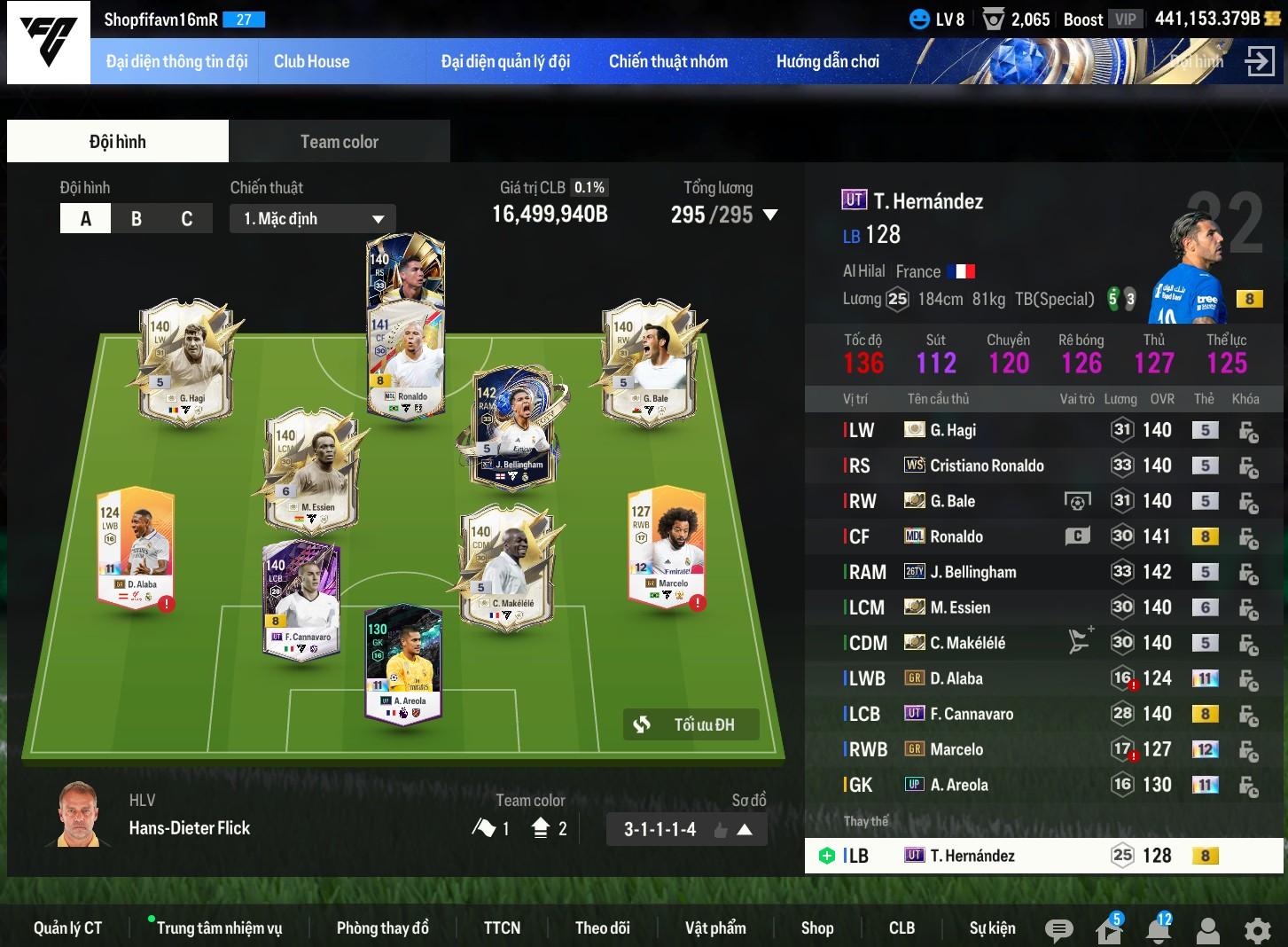Switch to the Team color tab
Viewport: 1288px width, 947px height.
(x=339, y=142)
